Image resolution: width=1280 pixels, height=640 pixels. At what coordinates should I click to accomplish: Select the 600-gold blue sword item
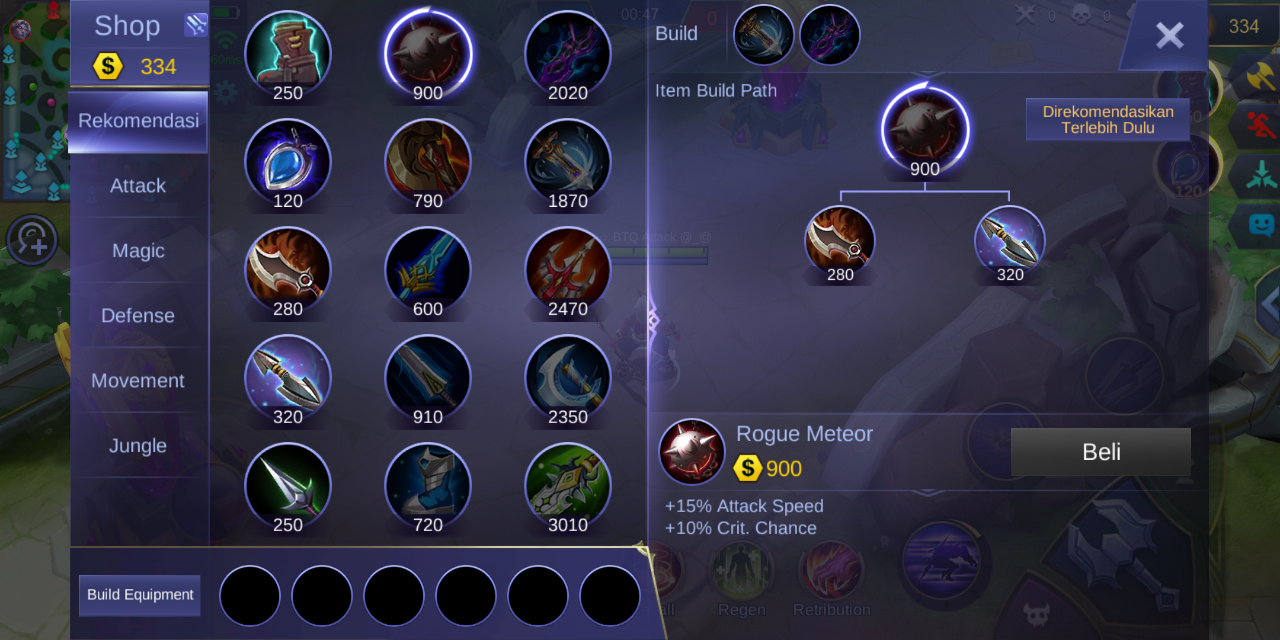(428, 269)
